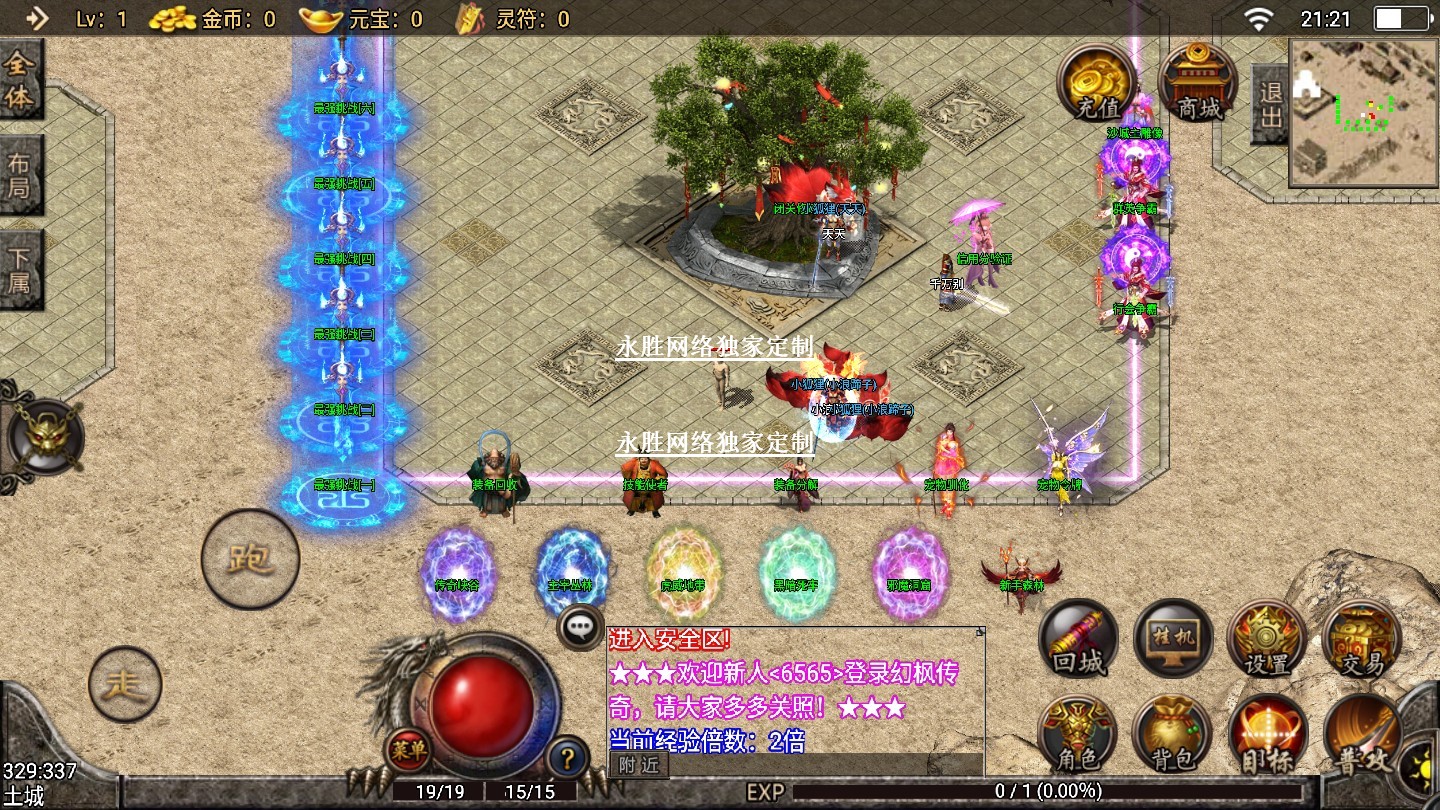Switch to the 全体 tab
This screenshot has width=1440, height=810.
pos(20,82)
